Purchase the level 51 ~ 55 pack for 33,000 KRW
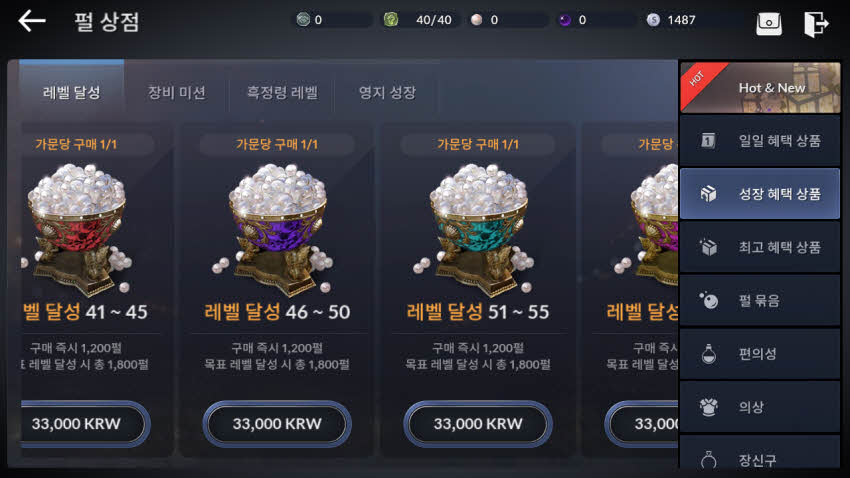The height and width of the screenshot is (478, 850). coord(478,424)
